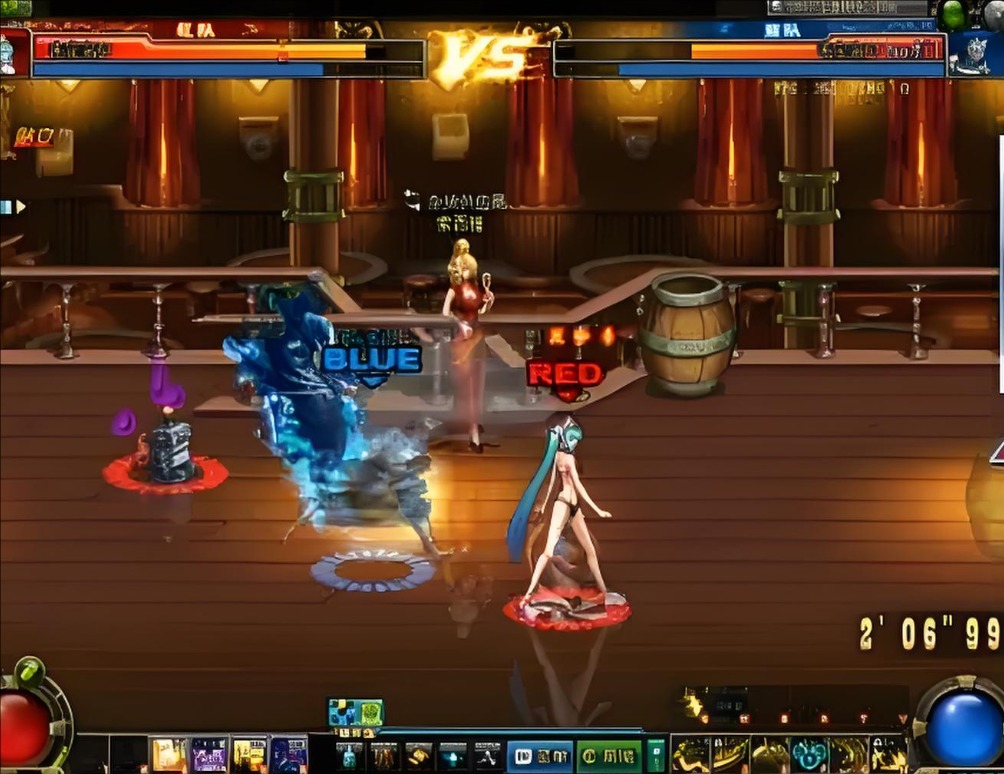Click the green button on bottom bar
This screenshot has width=1004, height=774.
click(x=608, y=756)
